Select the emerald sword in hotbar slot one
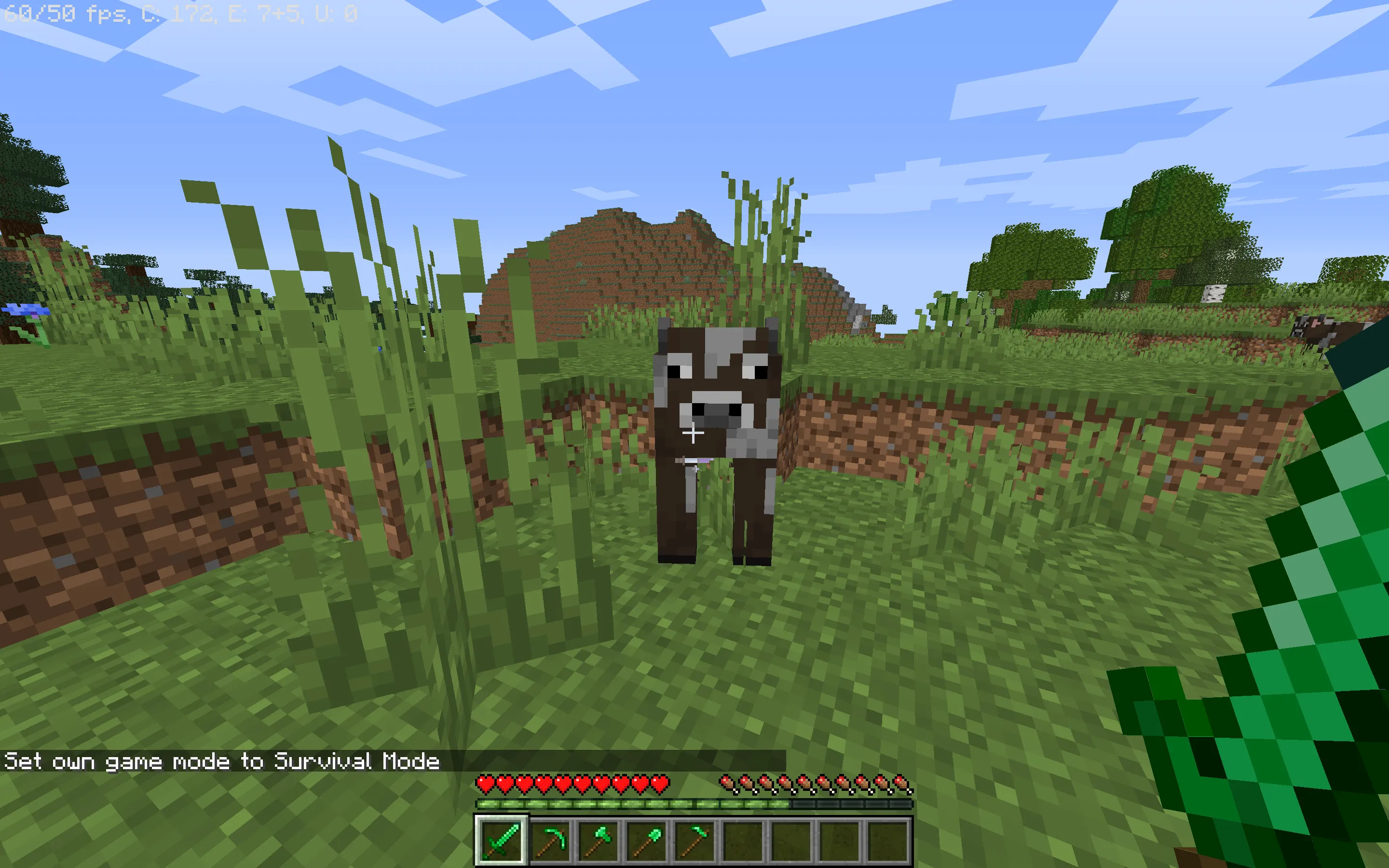 tap(502, 840)
